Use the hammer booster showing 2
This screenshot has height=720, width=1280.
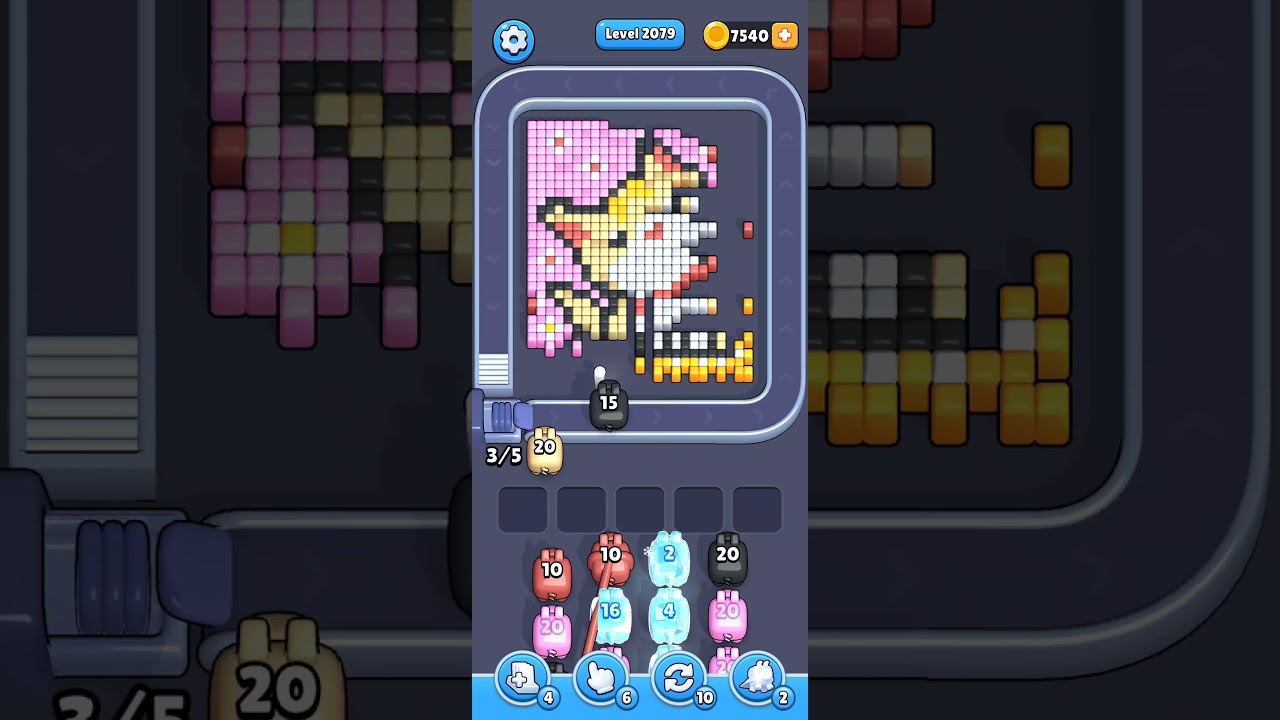pos(758,679)
